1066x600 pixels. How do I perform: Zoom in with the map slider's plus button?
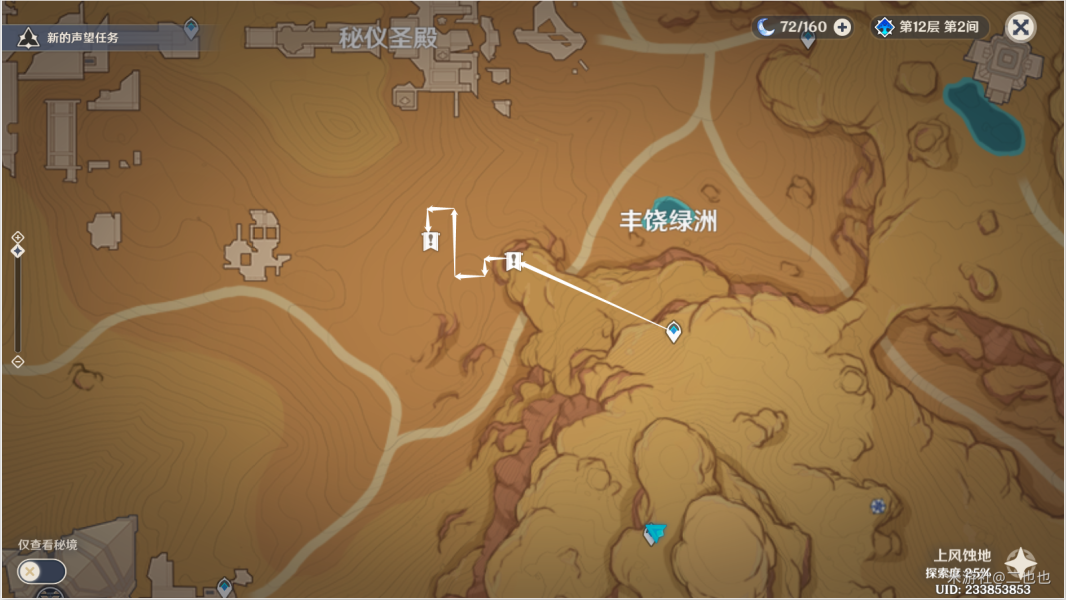click(x=17, y=238)
